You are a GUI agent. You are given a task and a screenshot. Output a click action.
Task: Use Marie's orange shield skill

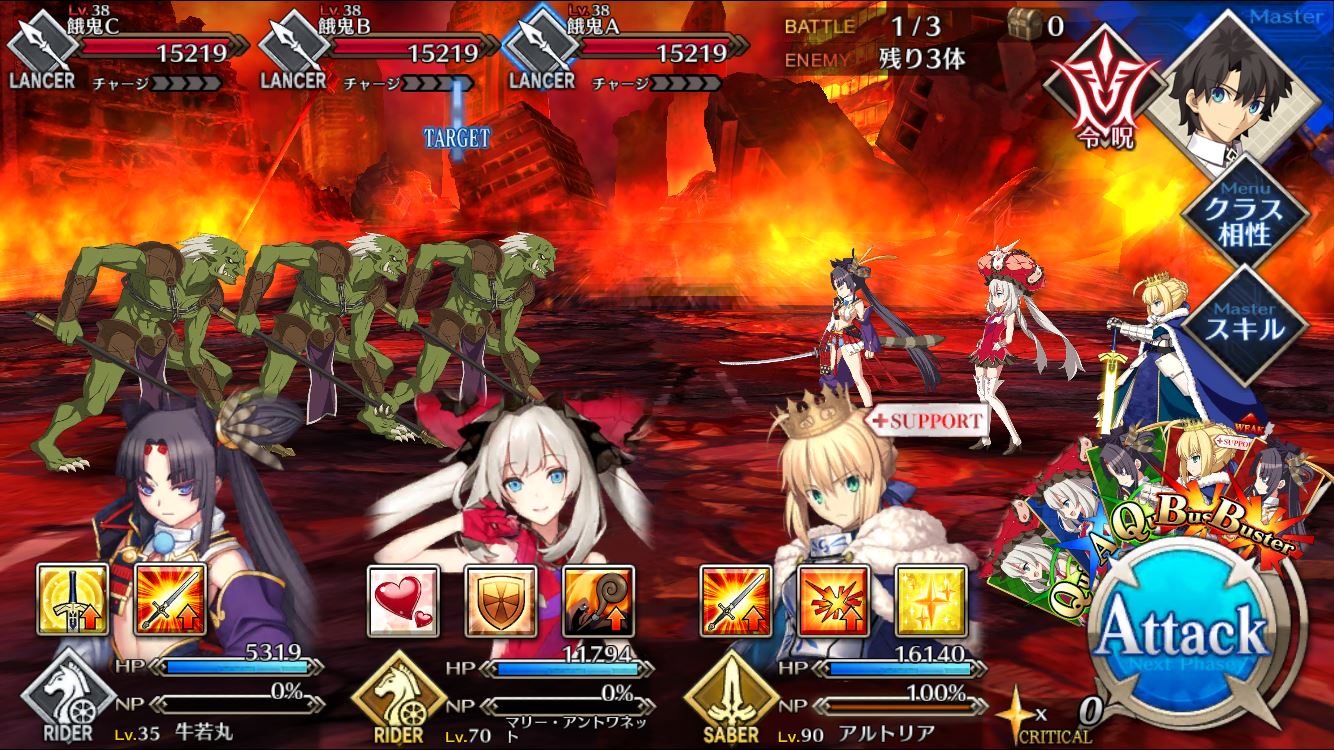pos(500,601)
